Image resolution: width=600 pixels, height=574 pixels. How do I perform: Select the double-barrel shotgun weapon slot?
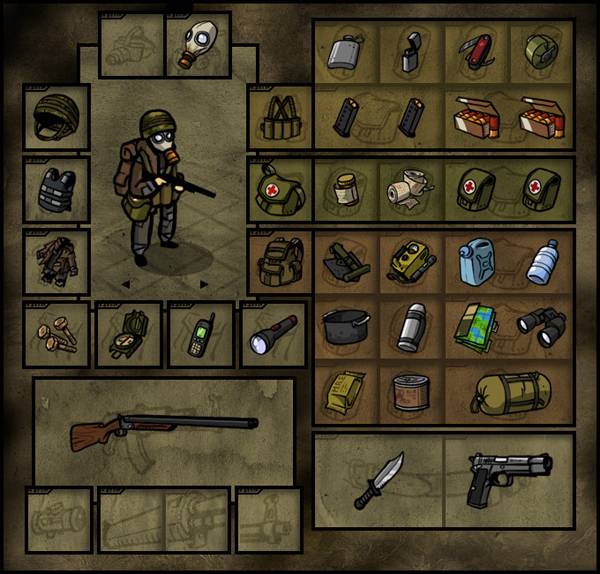[x=163, y=427]
